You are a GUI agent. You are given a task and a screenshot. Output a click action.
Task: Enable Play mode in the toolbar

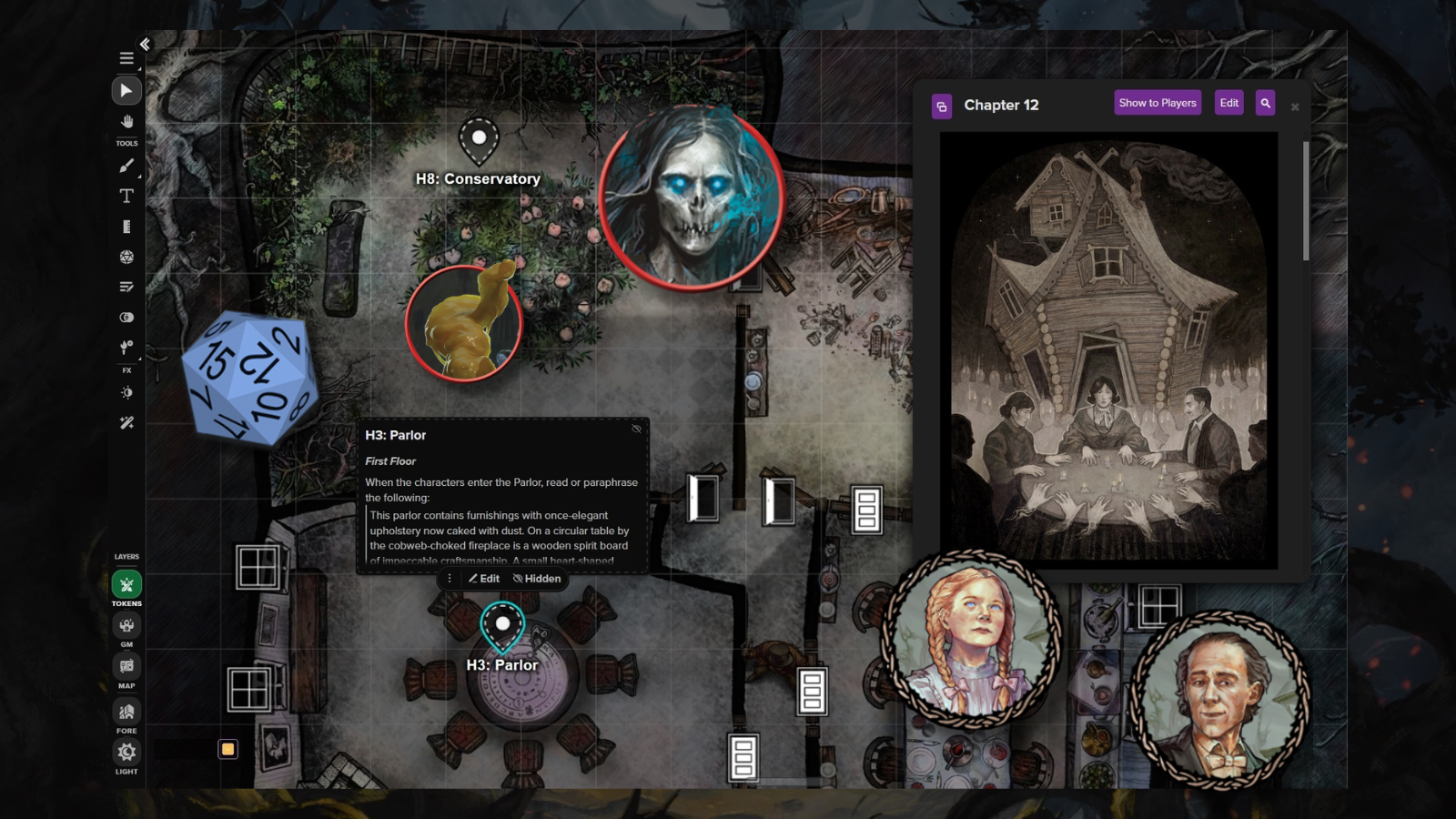pos(126,90)
